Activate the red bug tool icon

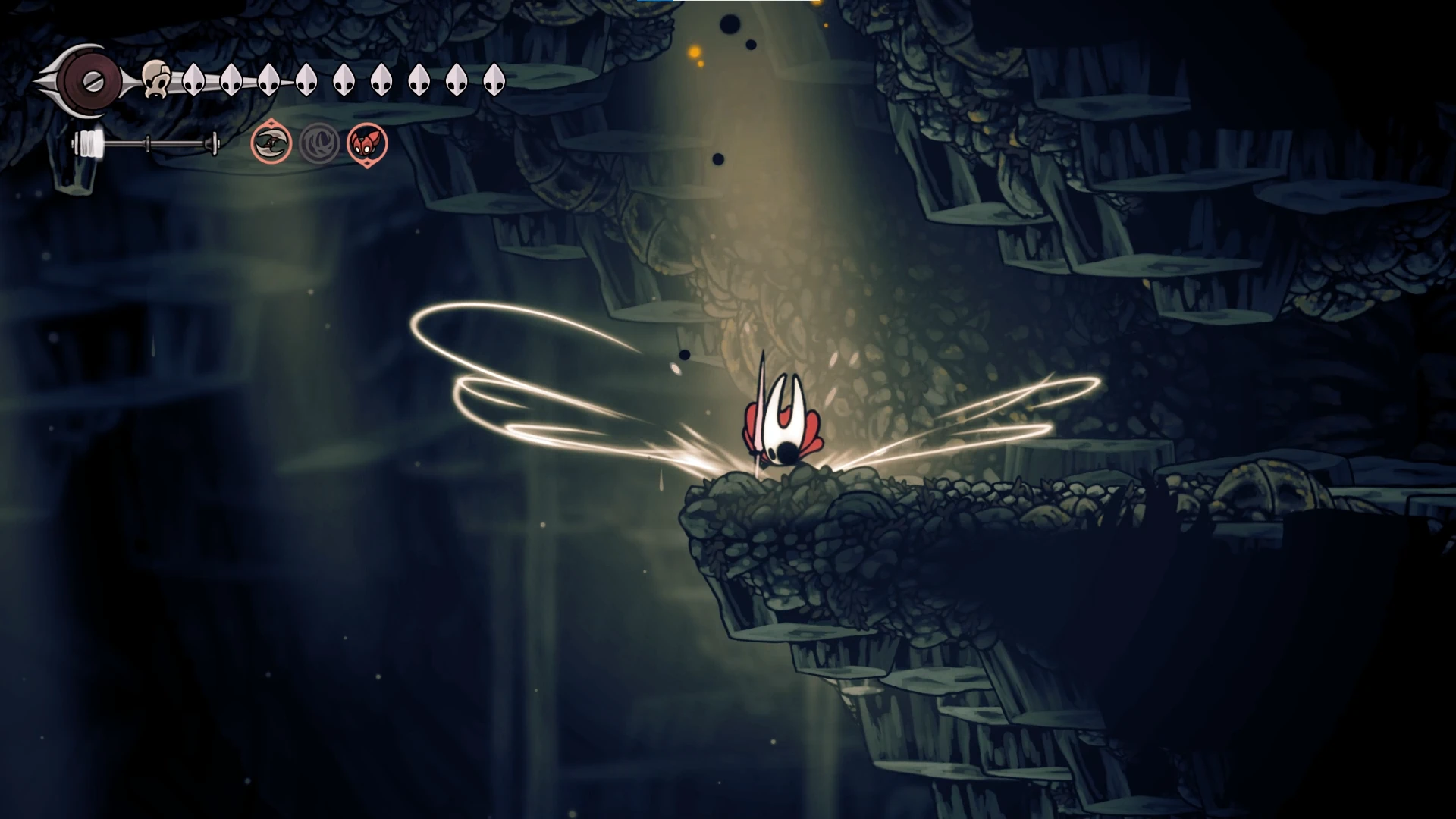(367, 143)
